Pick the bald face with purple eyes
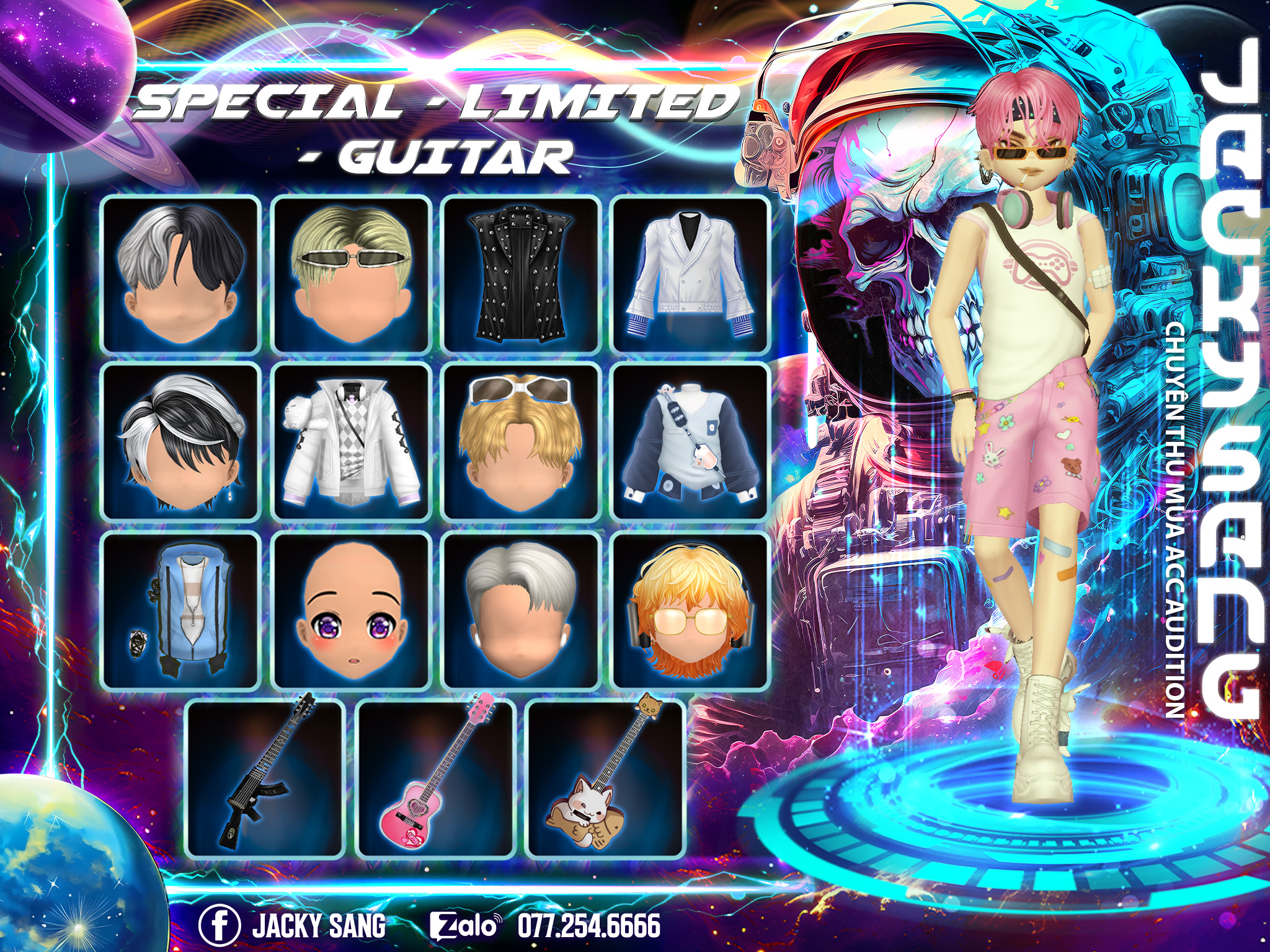The height and width of the screenshot is (952, 1270). click(350, 610)
